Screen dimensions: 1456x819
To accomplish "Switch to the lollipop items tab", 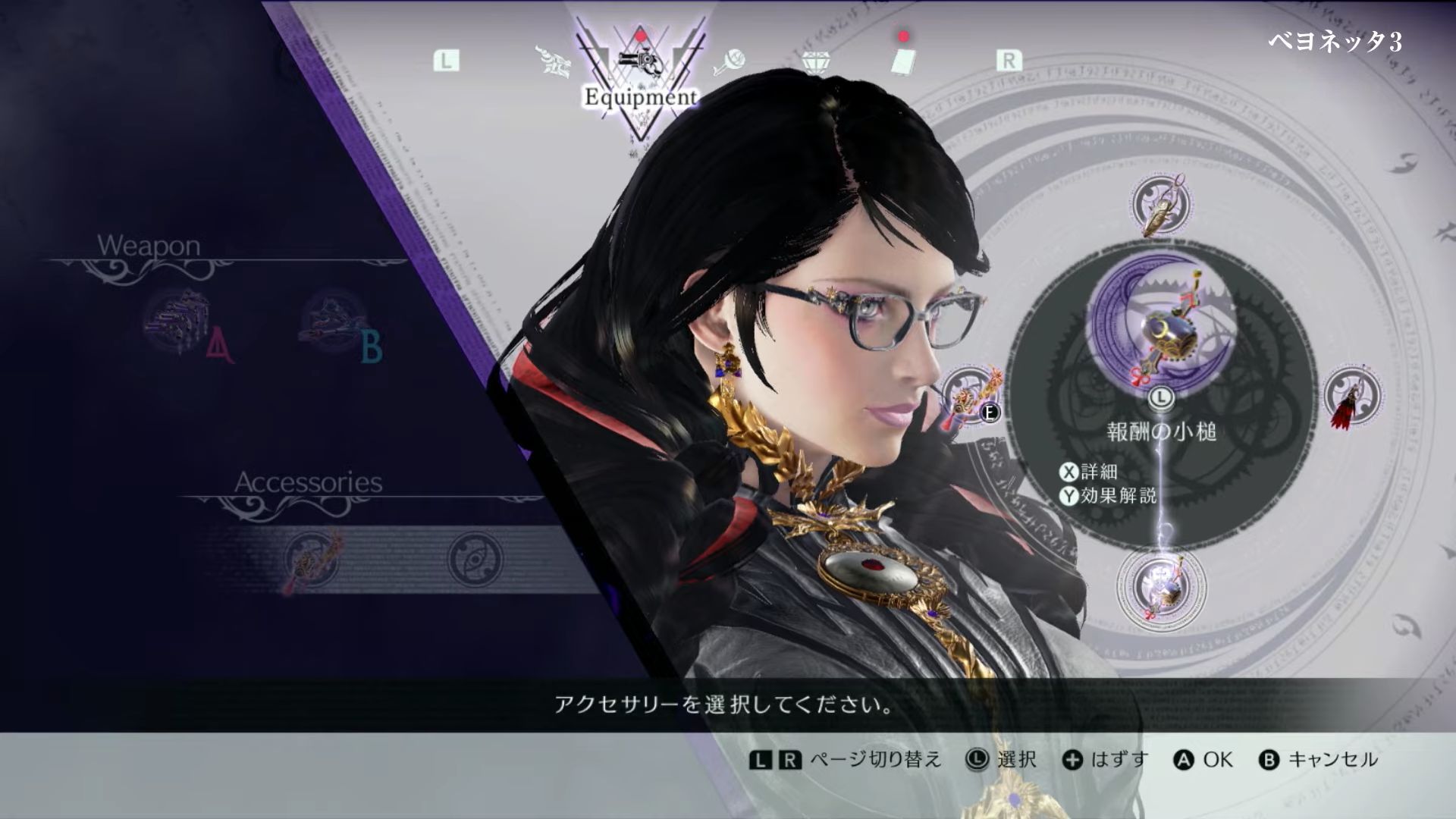I will point(730,61).
